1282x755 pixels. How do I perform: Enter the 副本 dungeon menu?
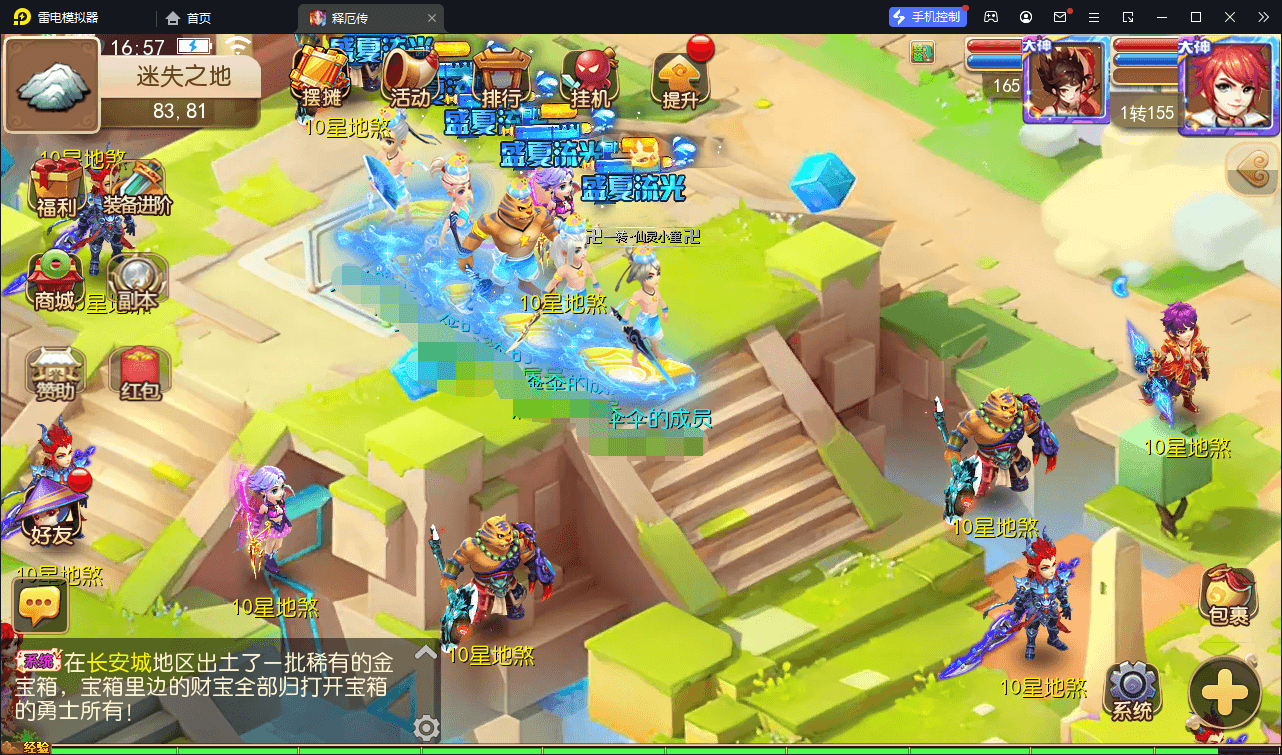point(138,275)
